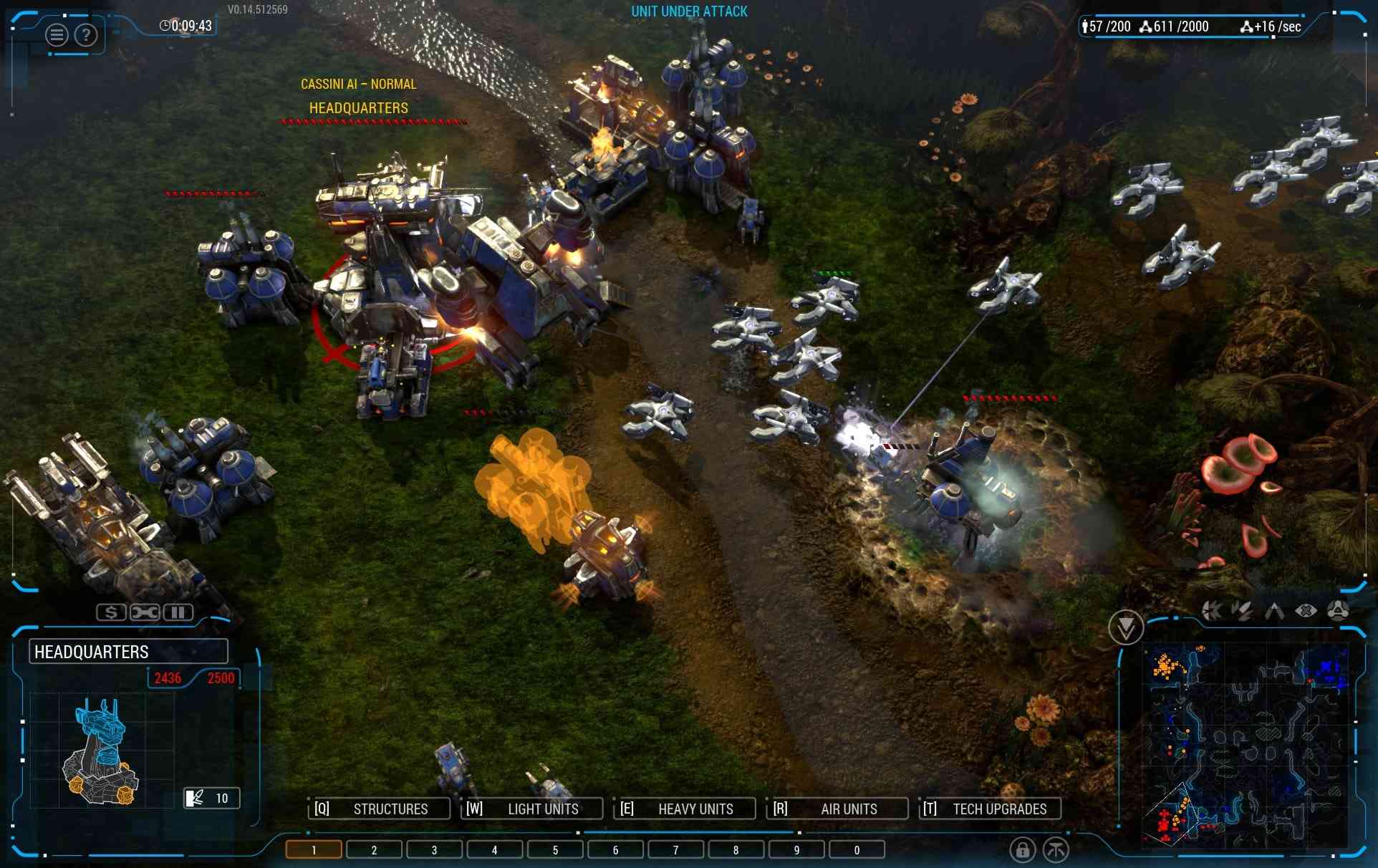Open the main menu hamburger button
The height and width of the screenshot is (868, 1378).
57,34
